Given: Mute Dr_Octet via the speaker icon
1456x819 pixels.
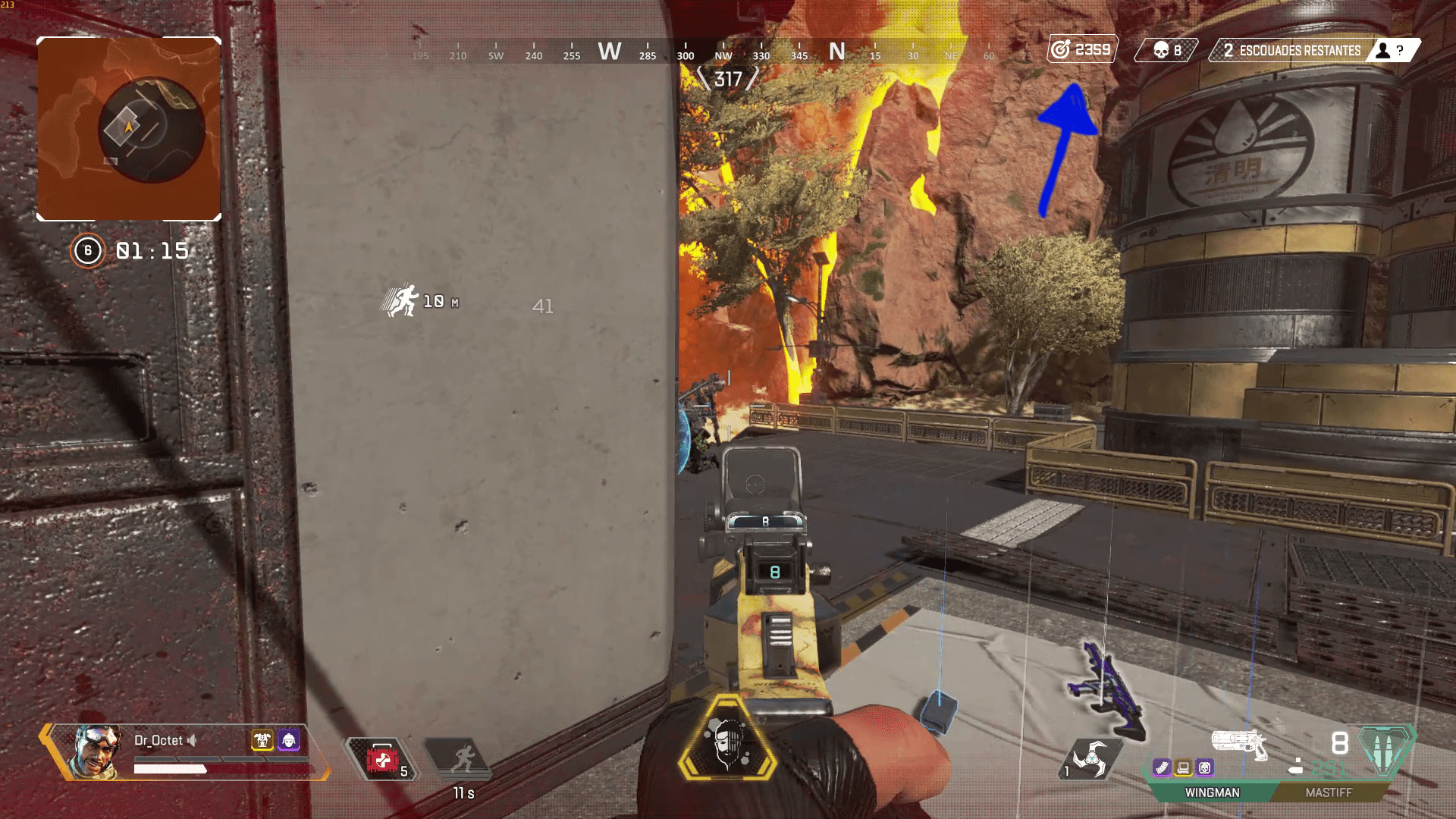Looking at the screenshot, I should (192, 740).
